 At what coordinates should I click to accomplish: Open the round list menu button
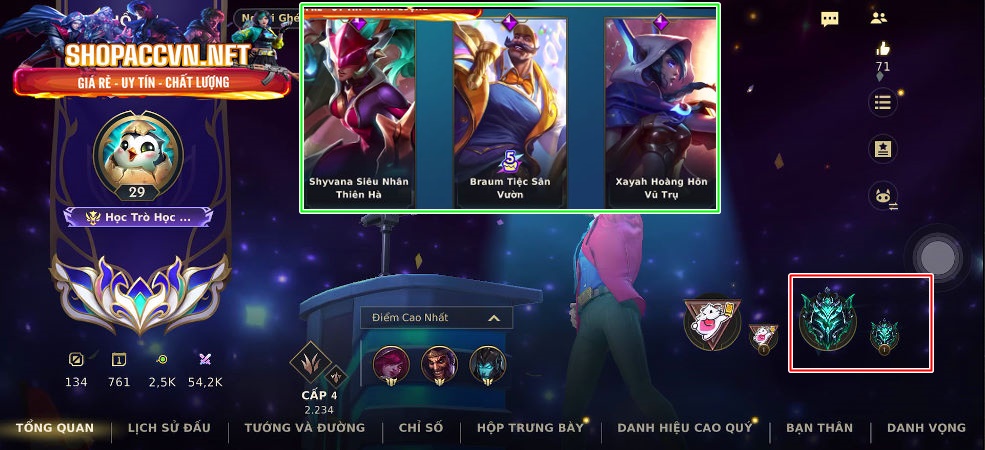point(882,101)
